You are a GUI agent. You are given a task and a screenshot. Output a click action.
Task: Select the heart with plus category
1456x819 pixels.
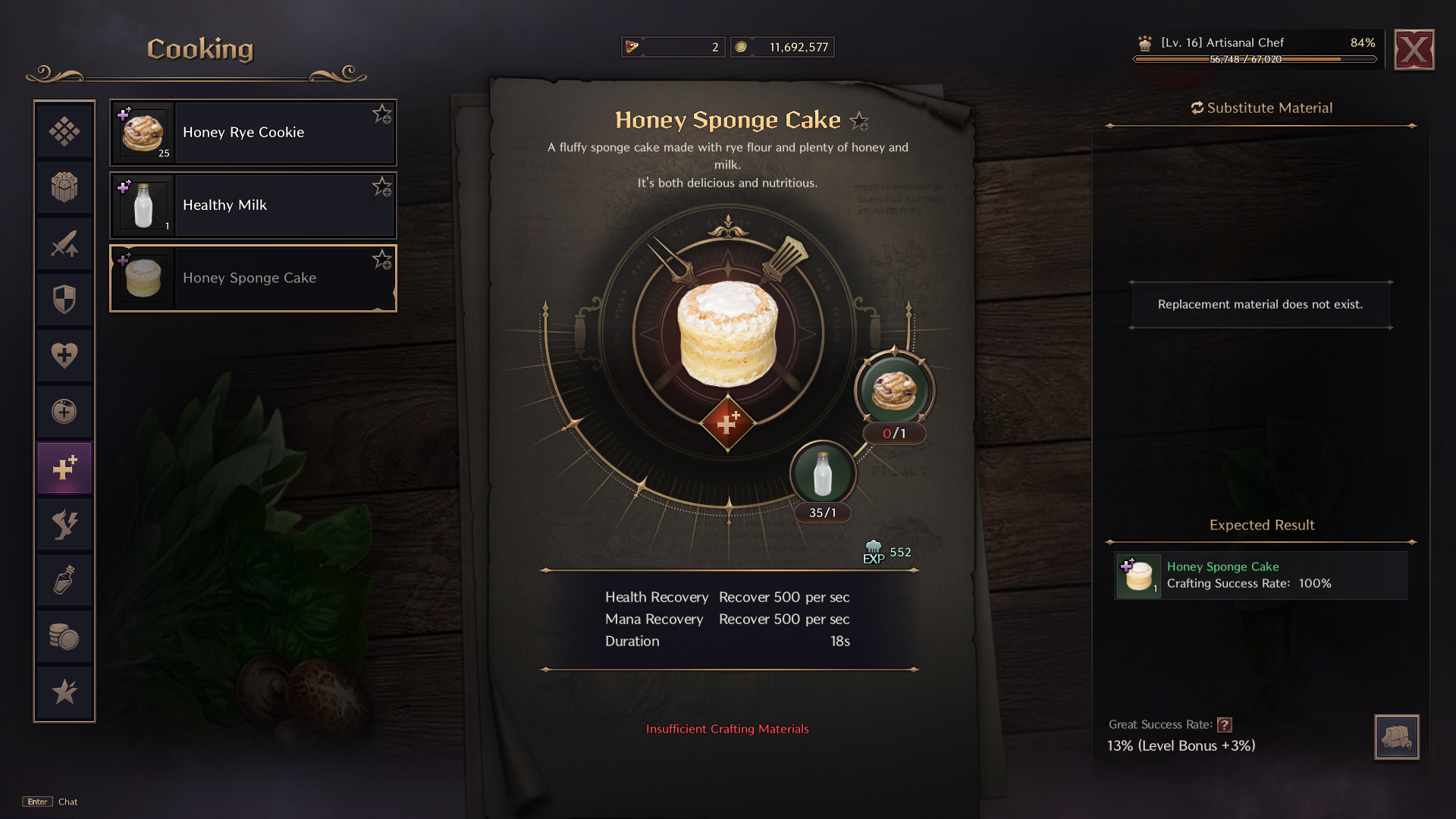(64, 355)
